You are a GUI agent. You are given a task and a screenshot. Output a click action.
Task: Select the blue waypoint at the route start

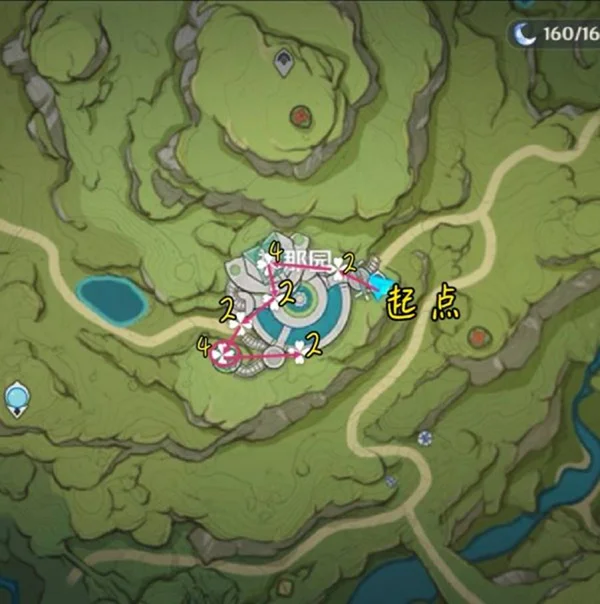[x=381, y=286]
